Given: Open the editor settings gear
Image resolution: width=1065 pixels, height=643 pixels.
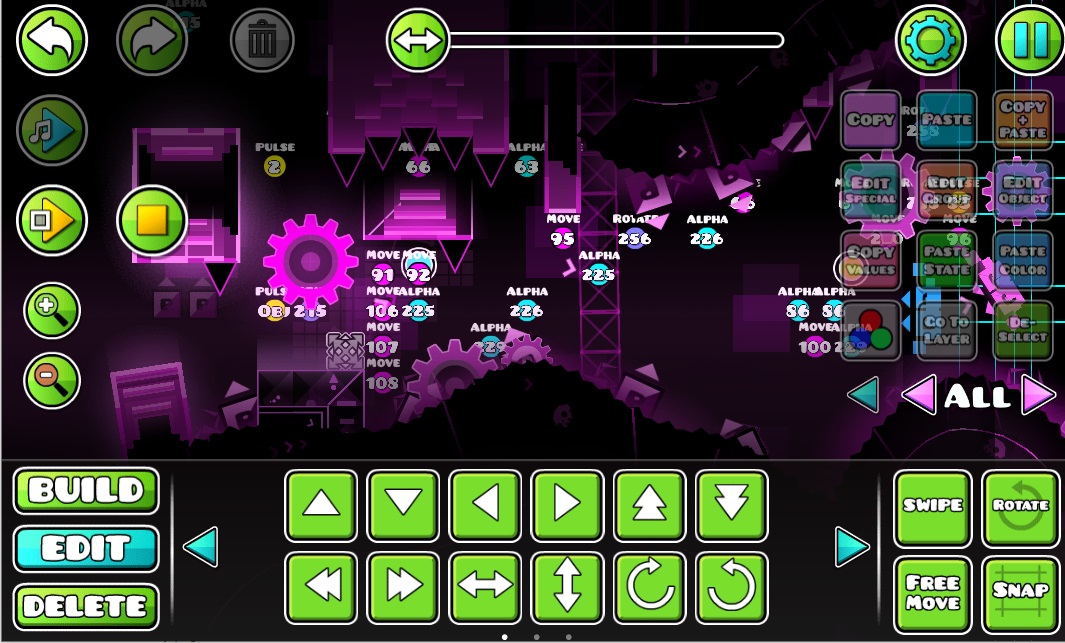Looking at the screenshot, I should (930, 40).
